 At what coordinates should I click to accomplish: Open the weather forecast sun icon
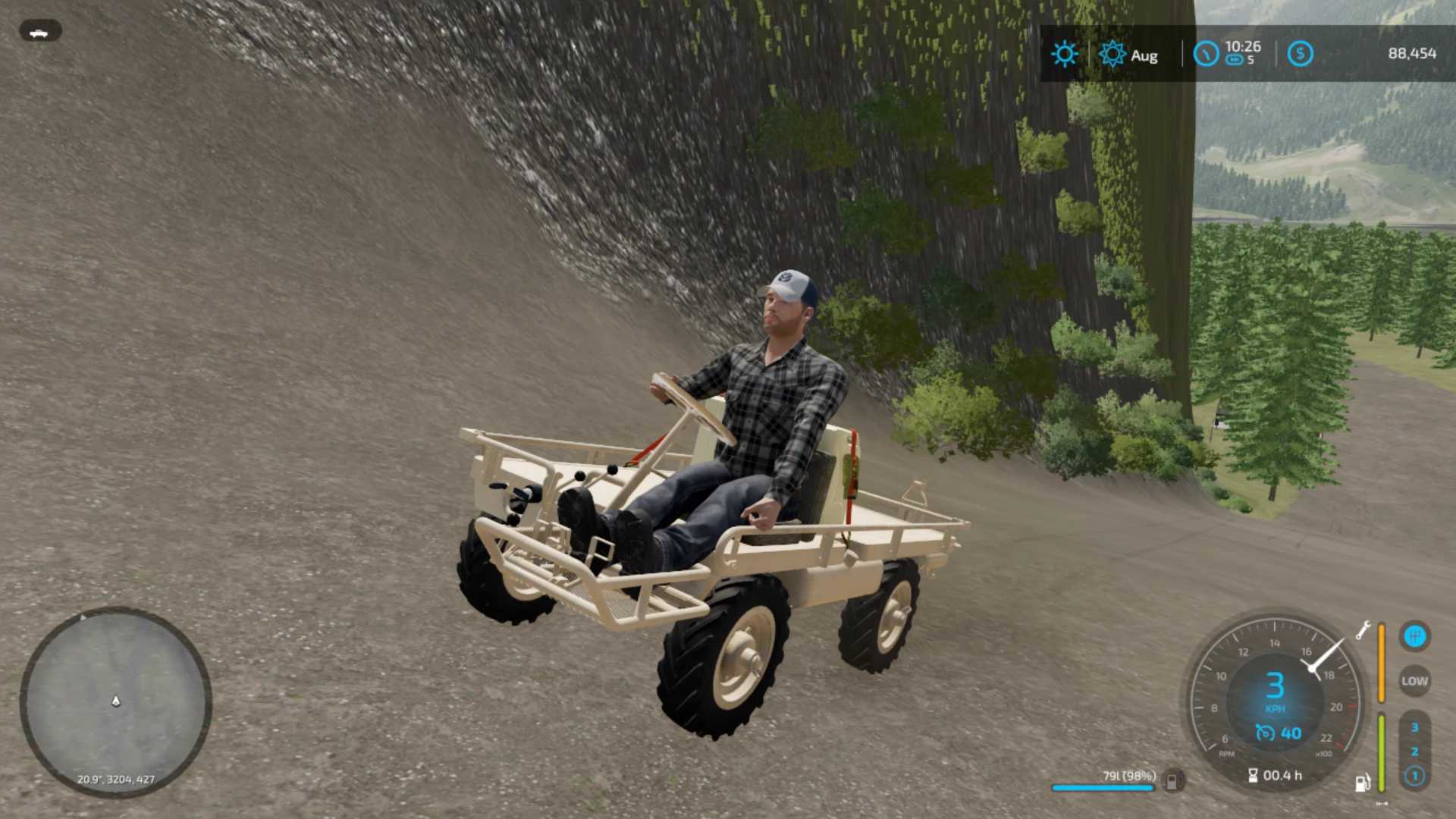tap(1065, 53)
